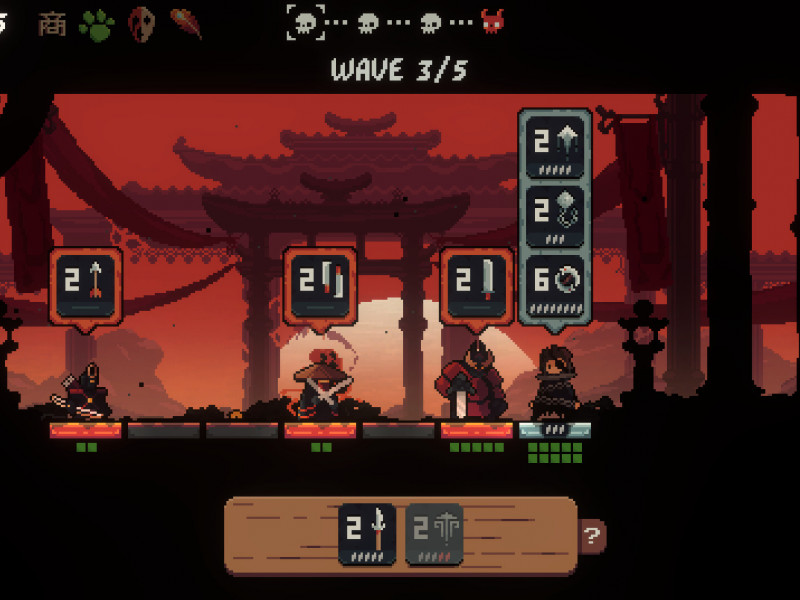Viewport: 800px width, 600px height.
Task: Click the red feather icon
Action: pyautogui.click(x=185, y=23)
